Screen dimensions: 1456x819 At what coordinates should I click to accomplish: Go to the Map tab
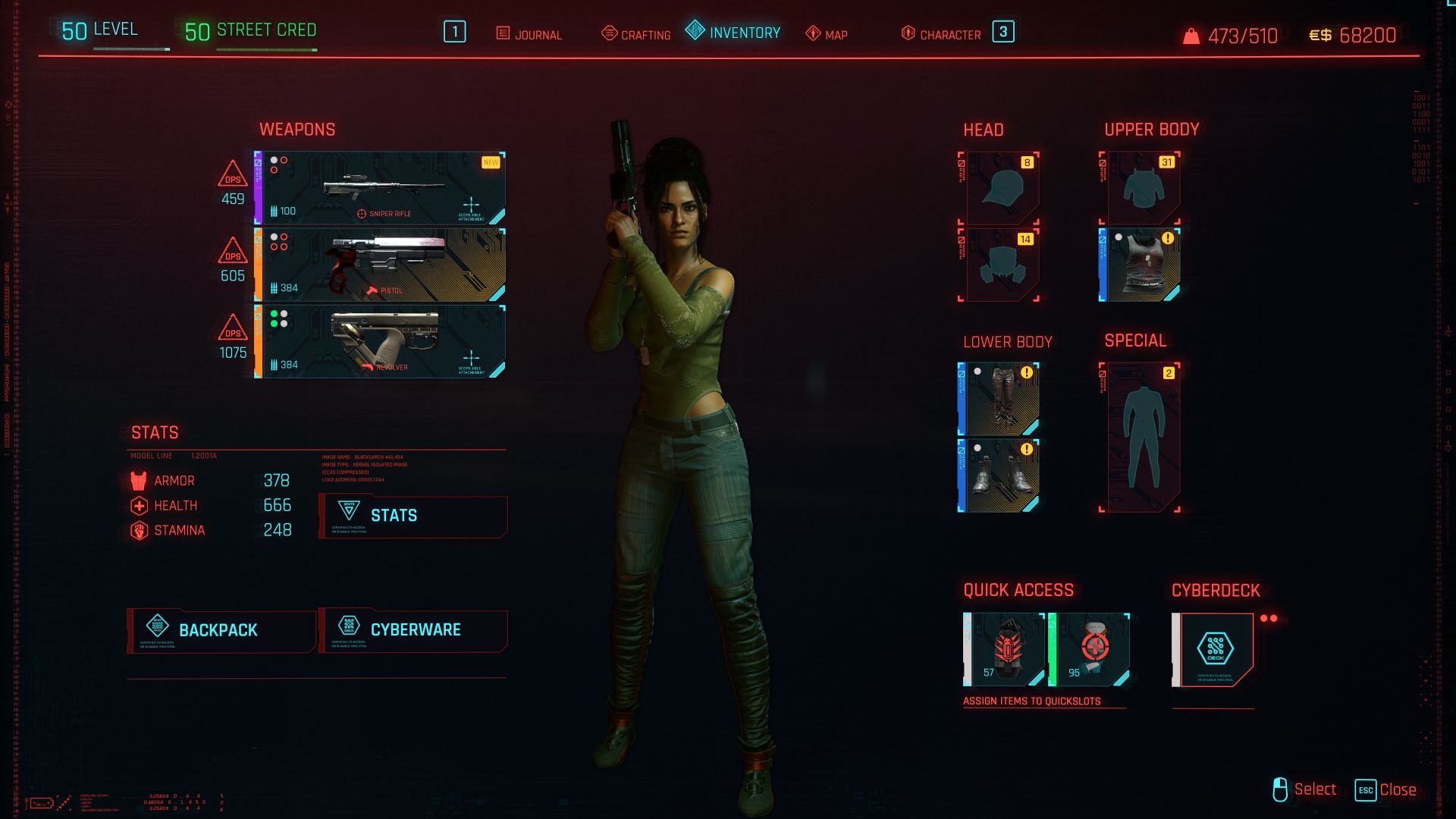tap(827, 34)
